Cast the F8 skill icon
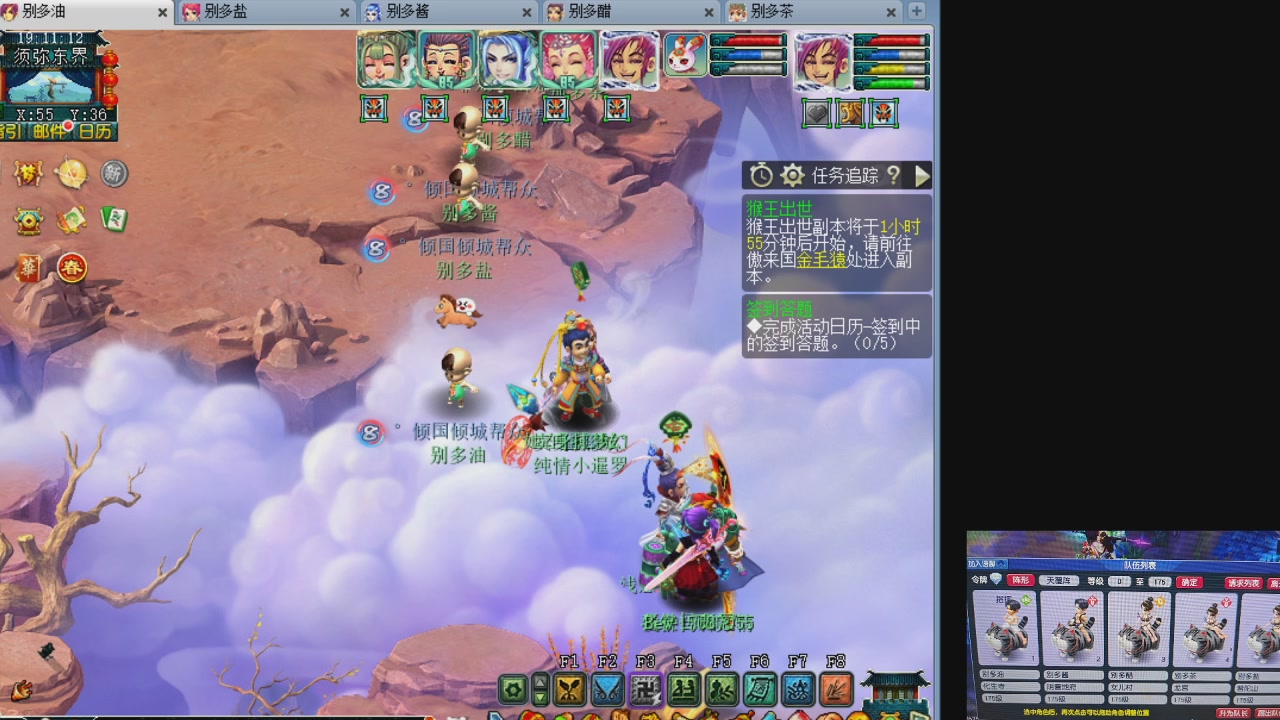The width and height of the screenshot is (1280, 720). click(836, 688)
